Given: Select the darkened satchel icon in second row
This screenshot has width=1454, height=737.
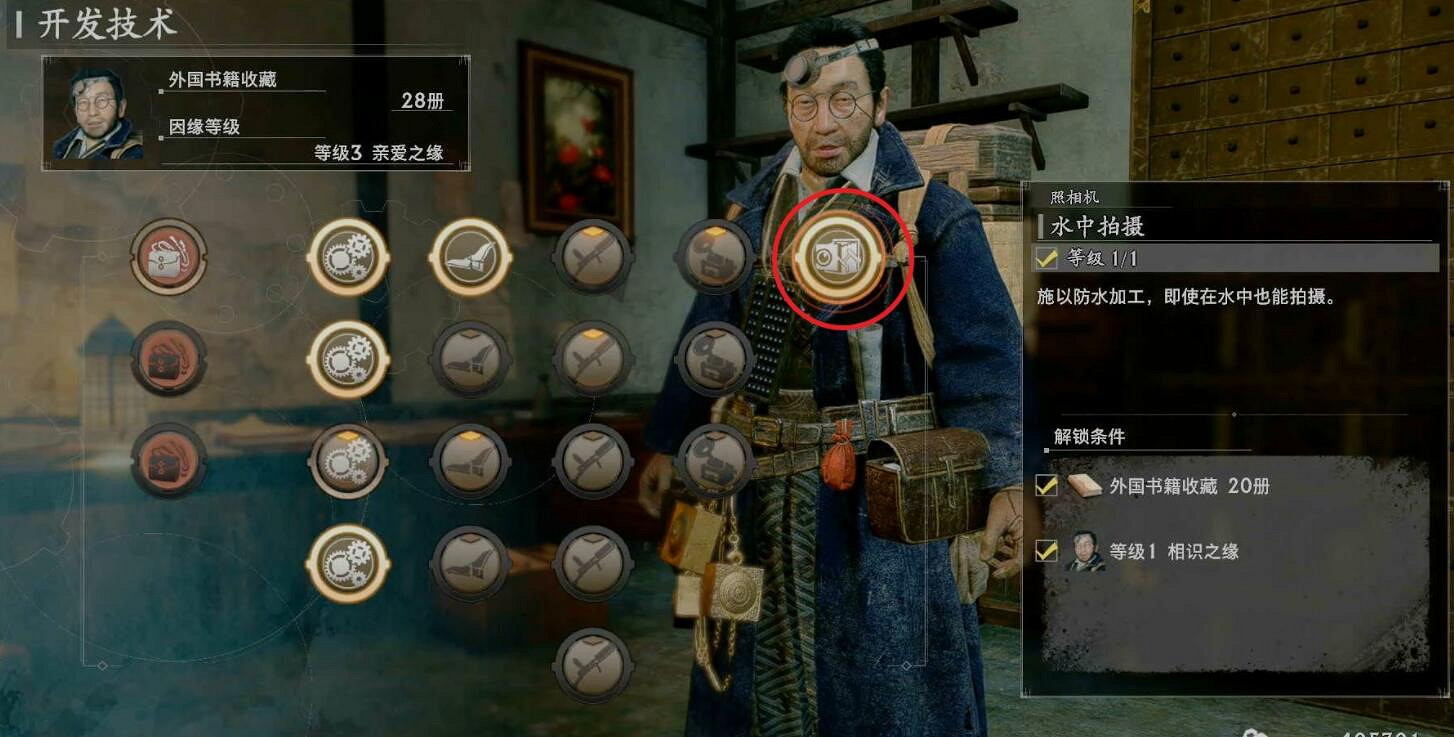Looking at the screenshot, I should (x=168, y=358).
